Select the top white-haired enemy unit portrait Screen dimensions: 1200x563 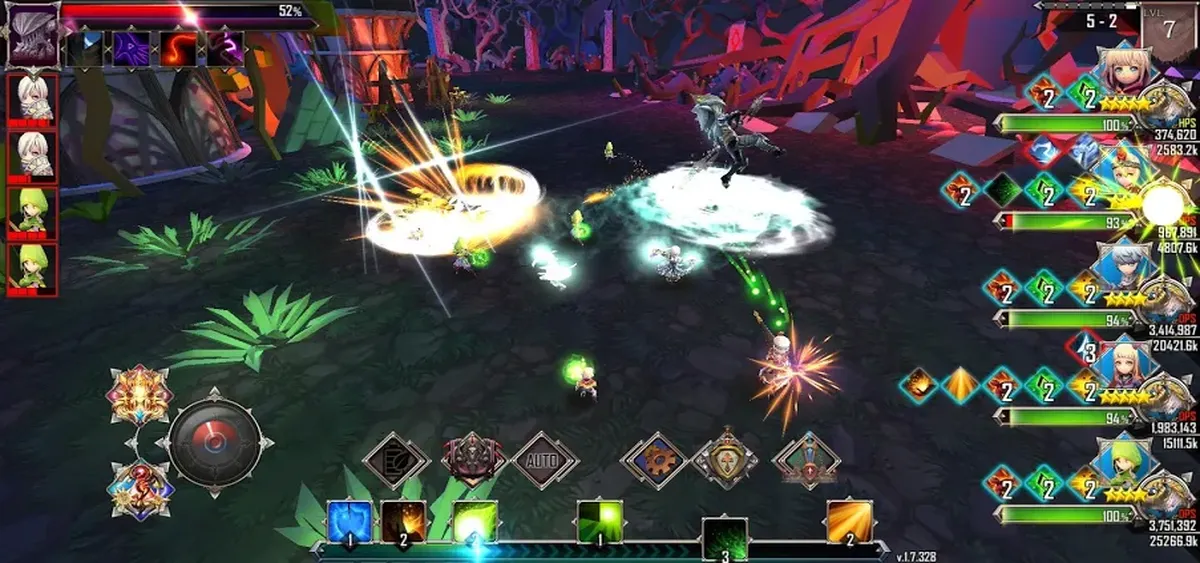pos(33,98)
